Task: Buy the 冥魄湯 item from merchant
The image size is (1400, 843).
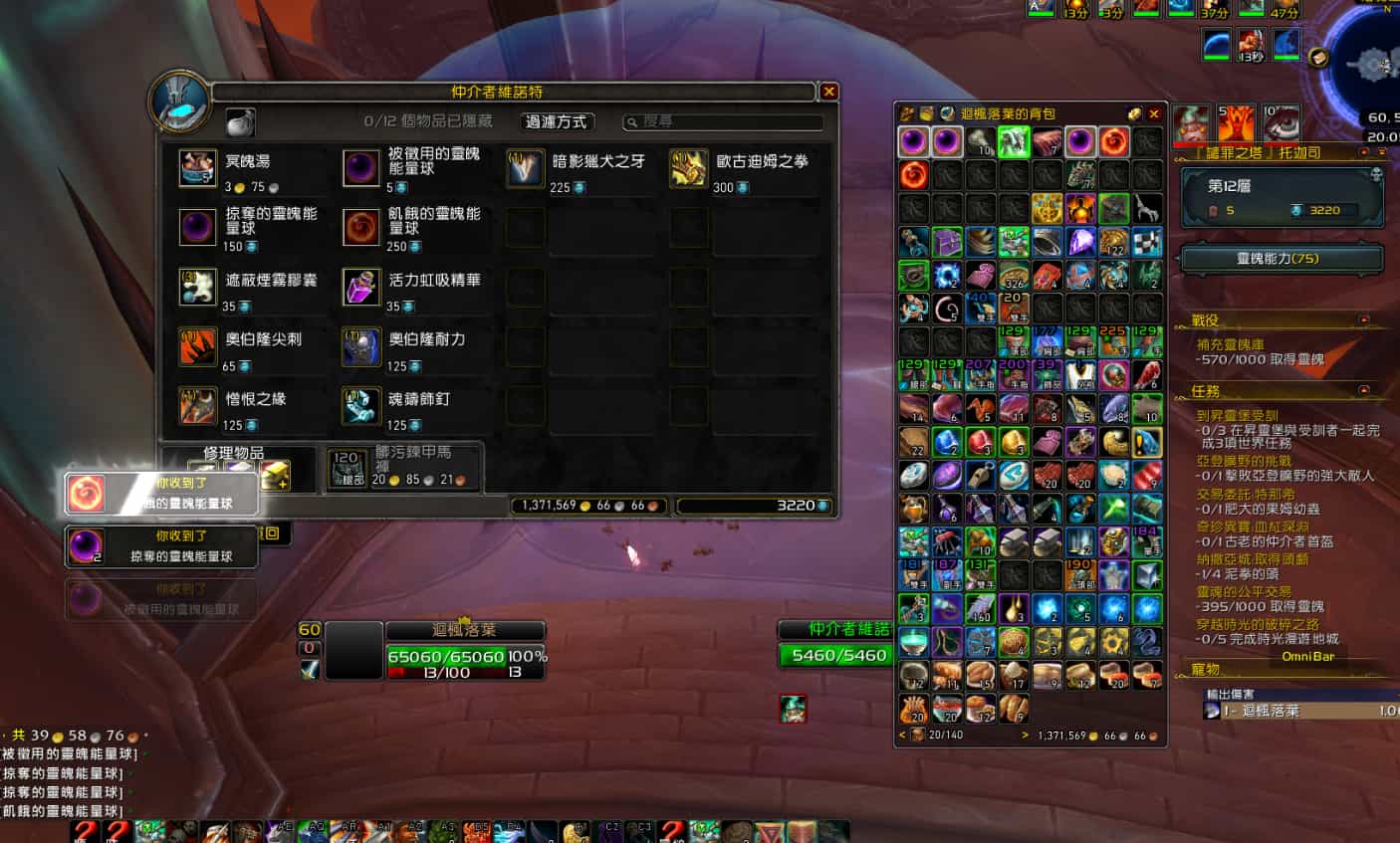Action: (x=198, y=168)
